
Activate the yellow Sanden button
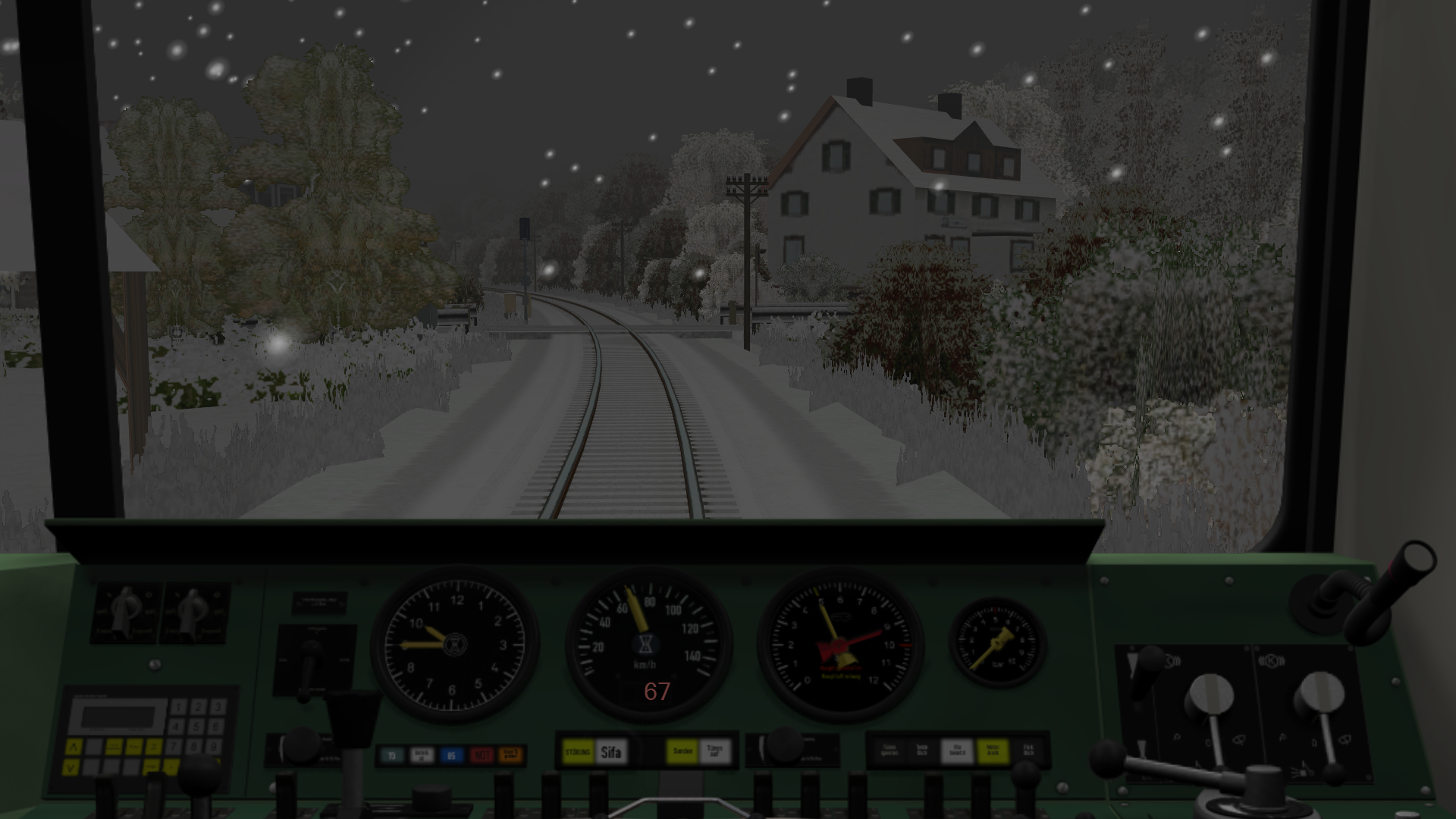coord(682,752)
